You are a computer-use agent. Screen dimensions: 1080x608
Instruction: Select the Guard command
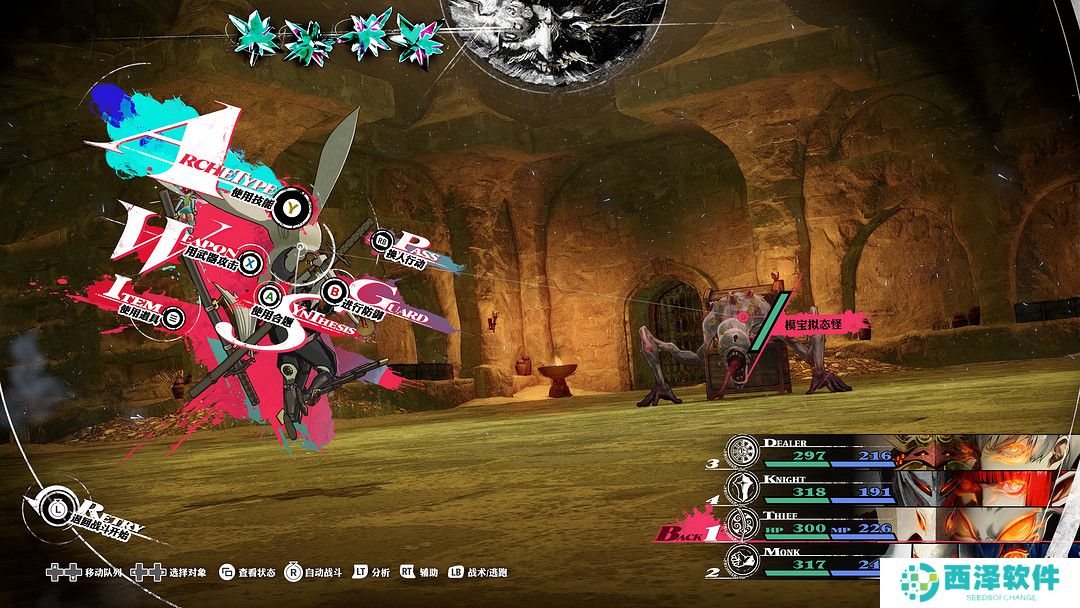(333, 291)
